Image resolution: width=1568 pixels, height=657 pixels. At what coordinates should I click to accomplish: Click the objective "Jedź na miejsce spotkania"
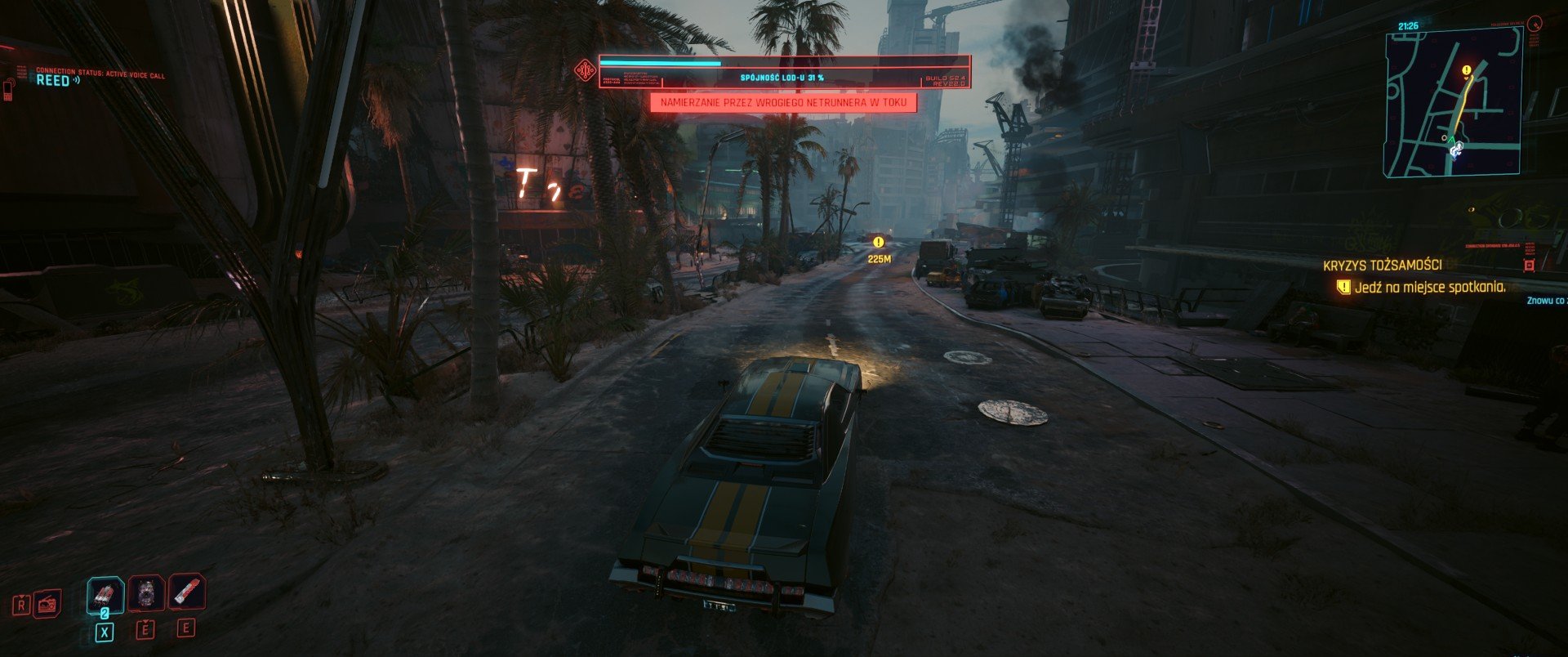1428,288
